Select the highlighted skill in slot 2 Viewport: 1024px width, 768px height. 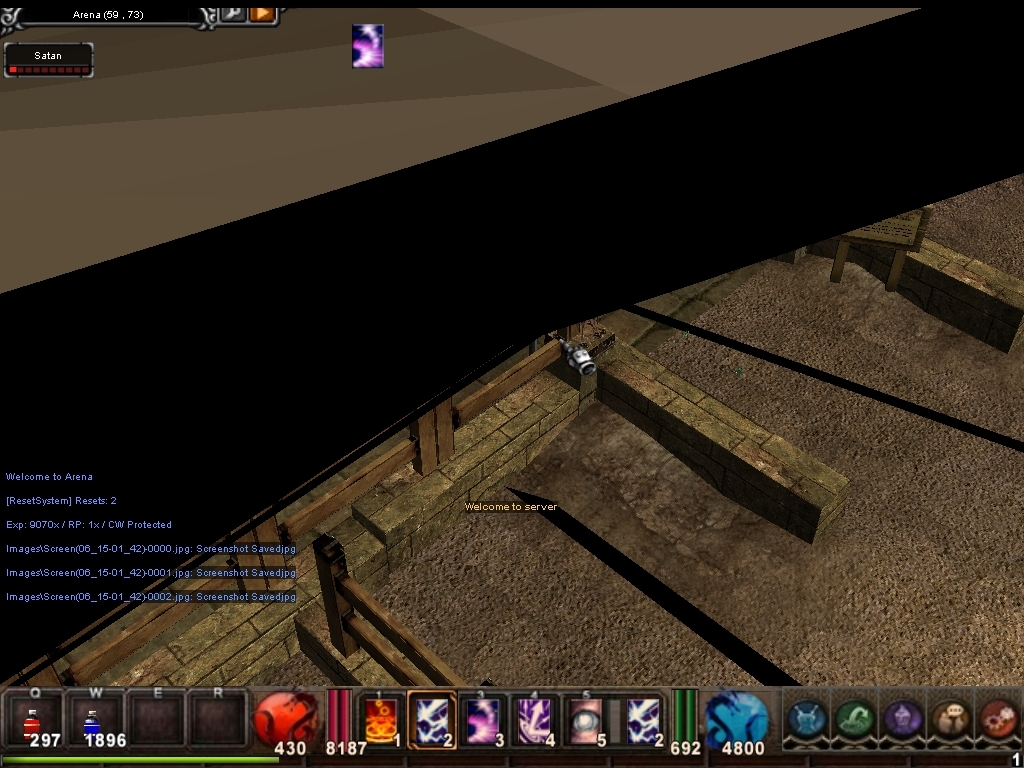pyautogui.click(x=433, y=720)
